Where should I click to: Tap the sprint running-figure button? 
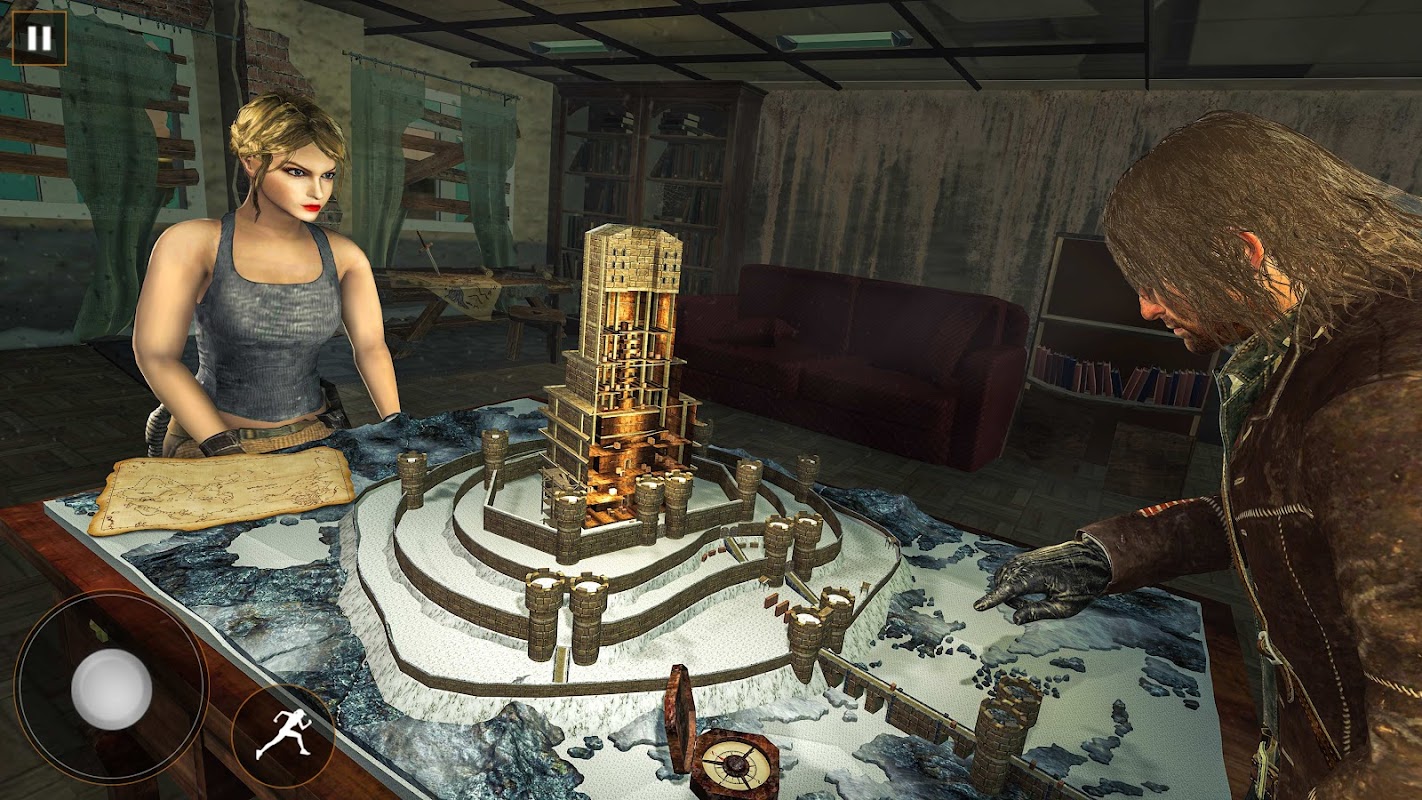[282, 735]
